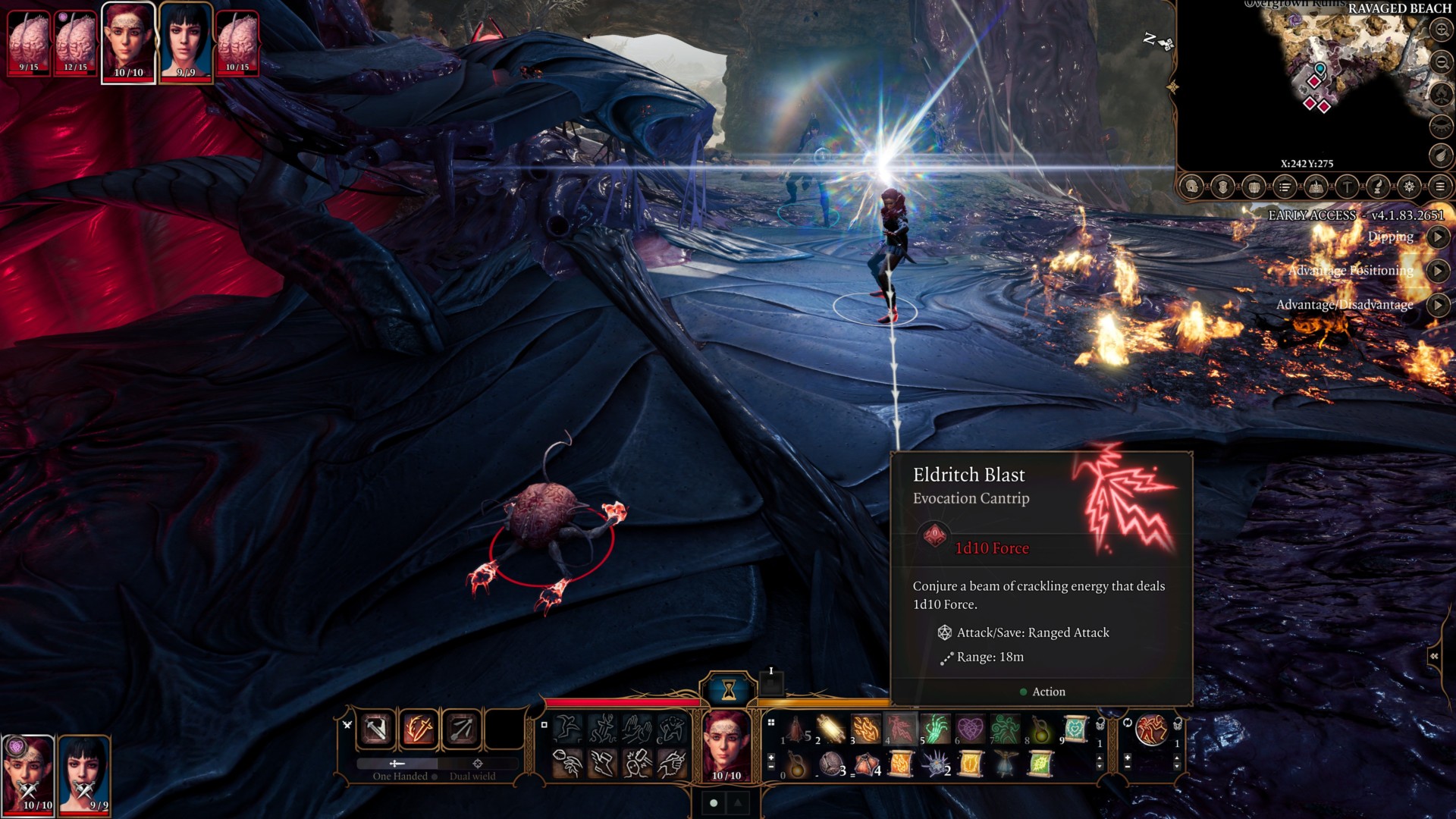Activate the green skeletal hand spell
The width and height of the screenshot is (1456, 819).
(935, 730)
